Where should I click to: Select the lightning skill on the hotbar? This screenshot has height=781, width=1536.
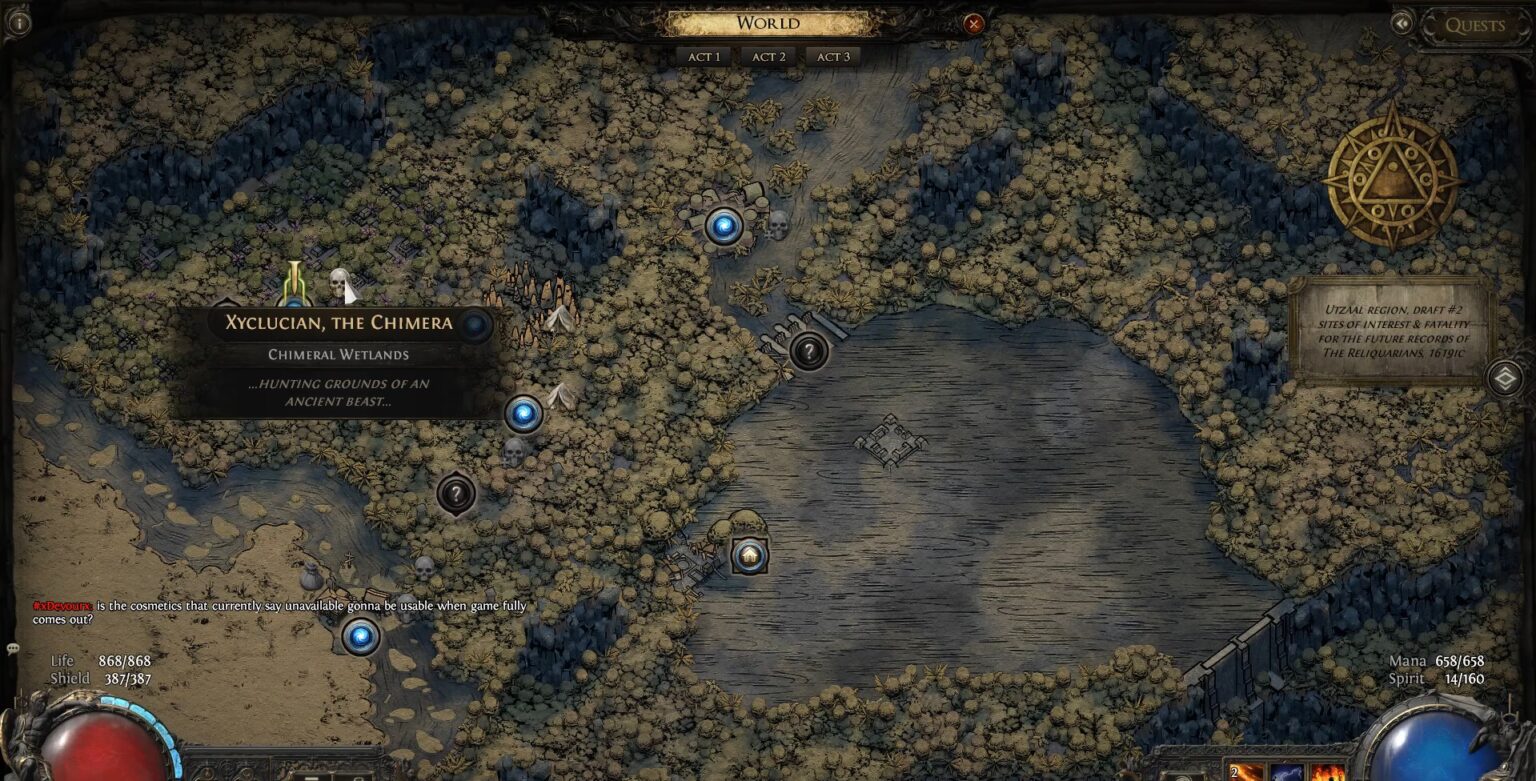tap(1289, 772)
